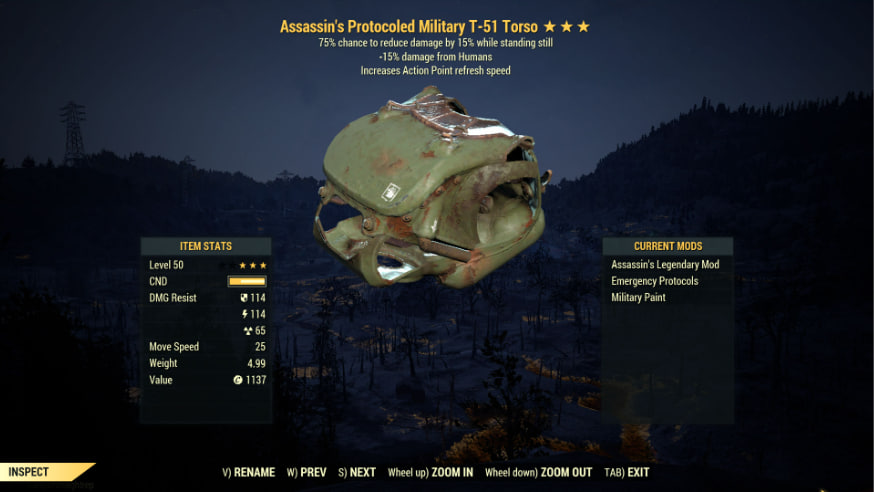Rename the T-51 Torso item
Image resolution: width=874 pixels, height=492 pixels.
point(247,472)
